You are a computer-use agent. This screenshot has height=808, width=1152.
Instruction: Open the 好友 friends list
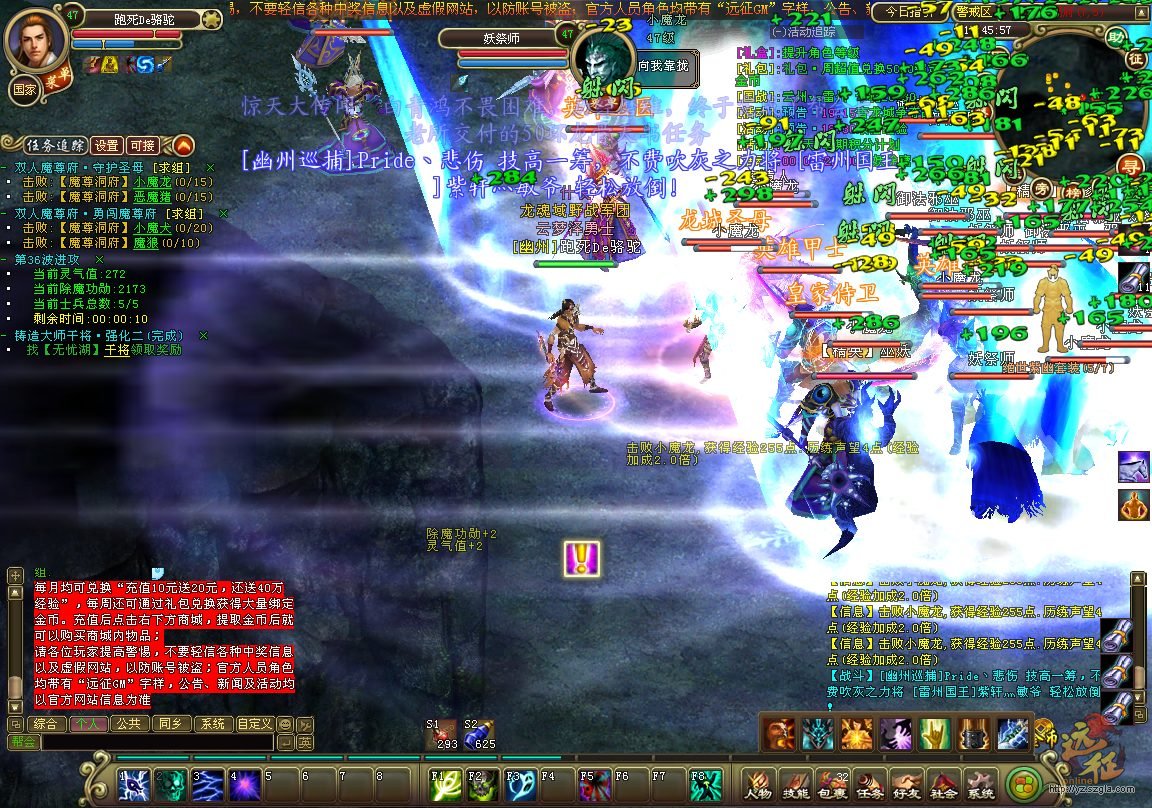point(906,784)
